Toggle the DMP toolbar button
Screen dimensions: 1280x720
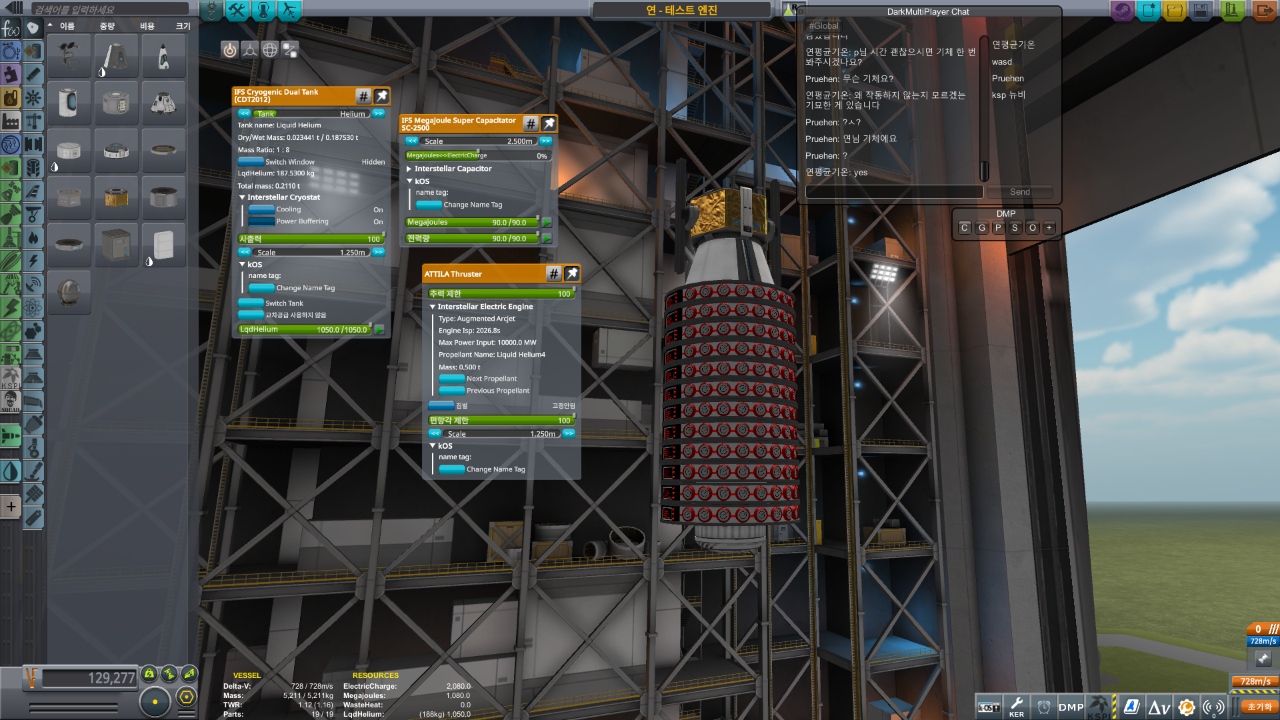(x=1071, y=707)
